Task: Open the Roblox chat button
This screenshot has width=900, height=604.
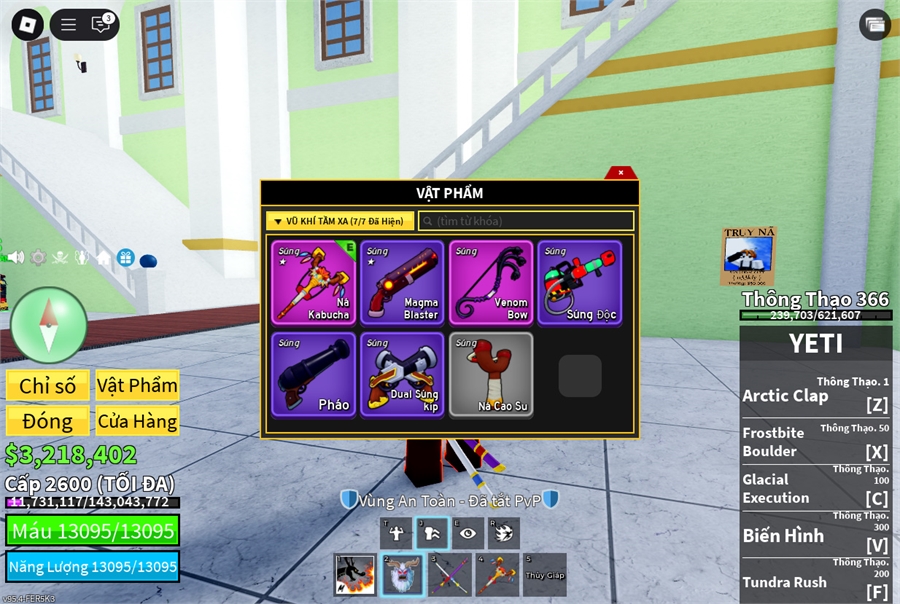Action: pos(101,25)
